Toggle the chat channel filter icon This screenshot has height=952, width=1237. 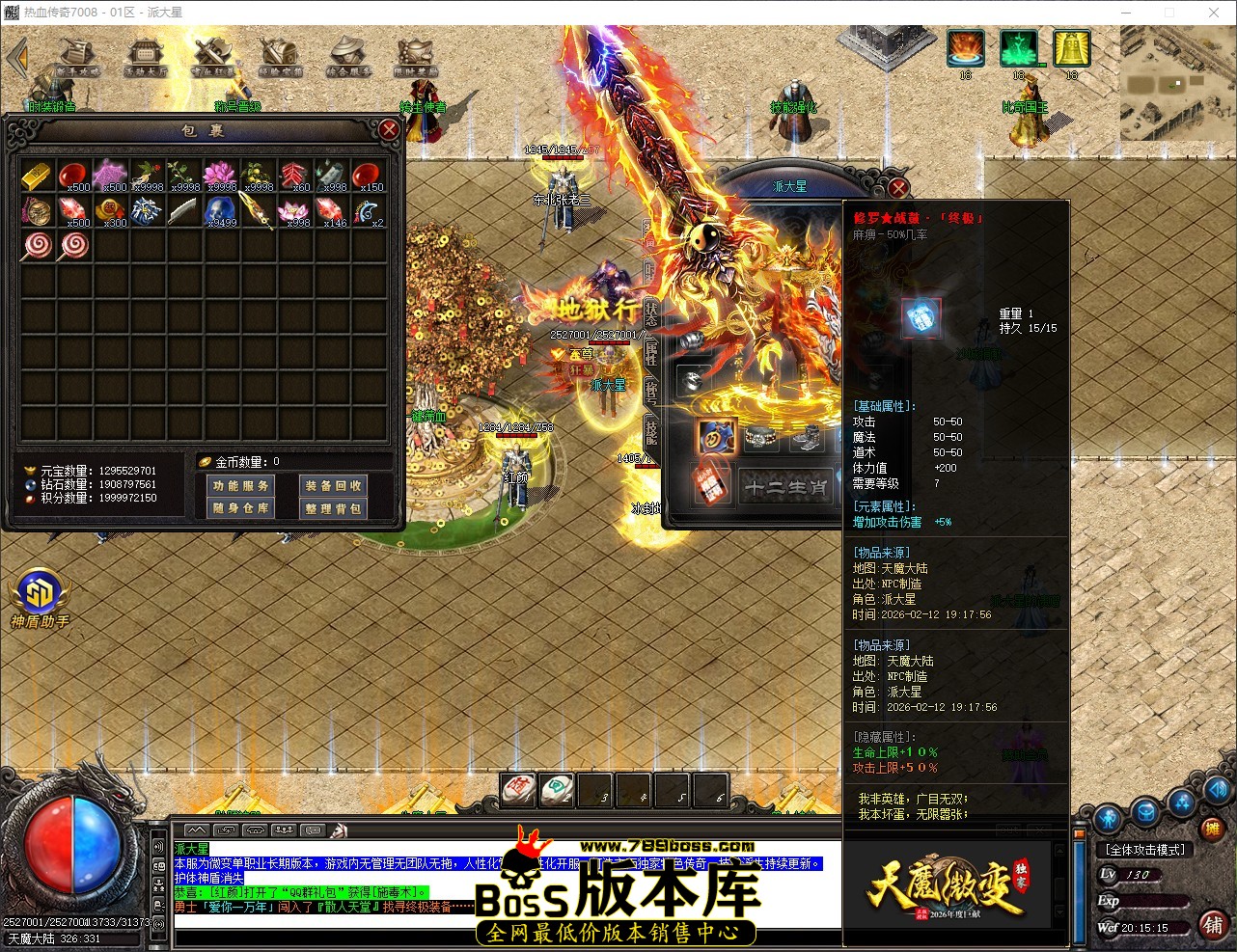[x=312, y=830]
